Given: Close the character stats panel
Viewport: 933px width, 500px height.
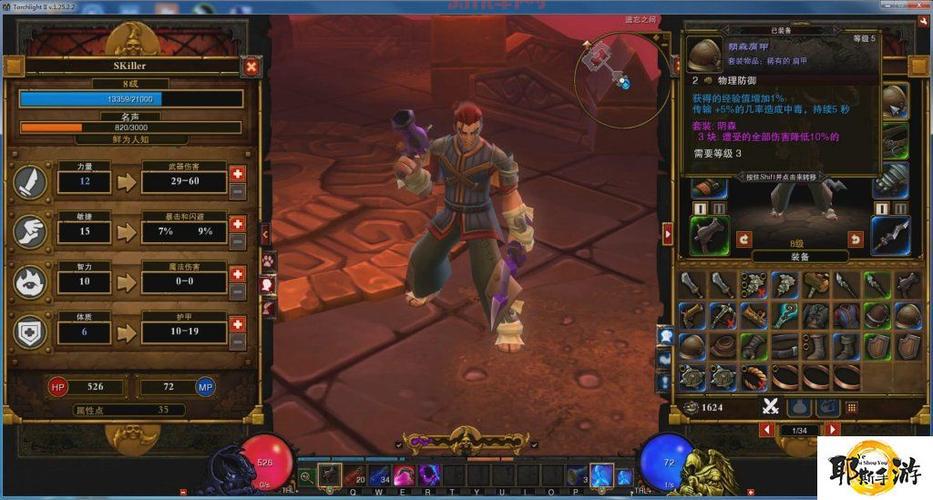Looking at the screenshot, I should coord(251,67).
